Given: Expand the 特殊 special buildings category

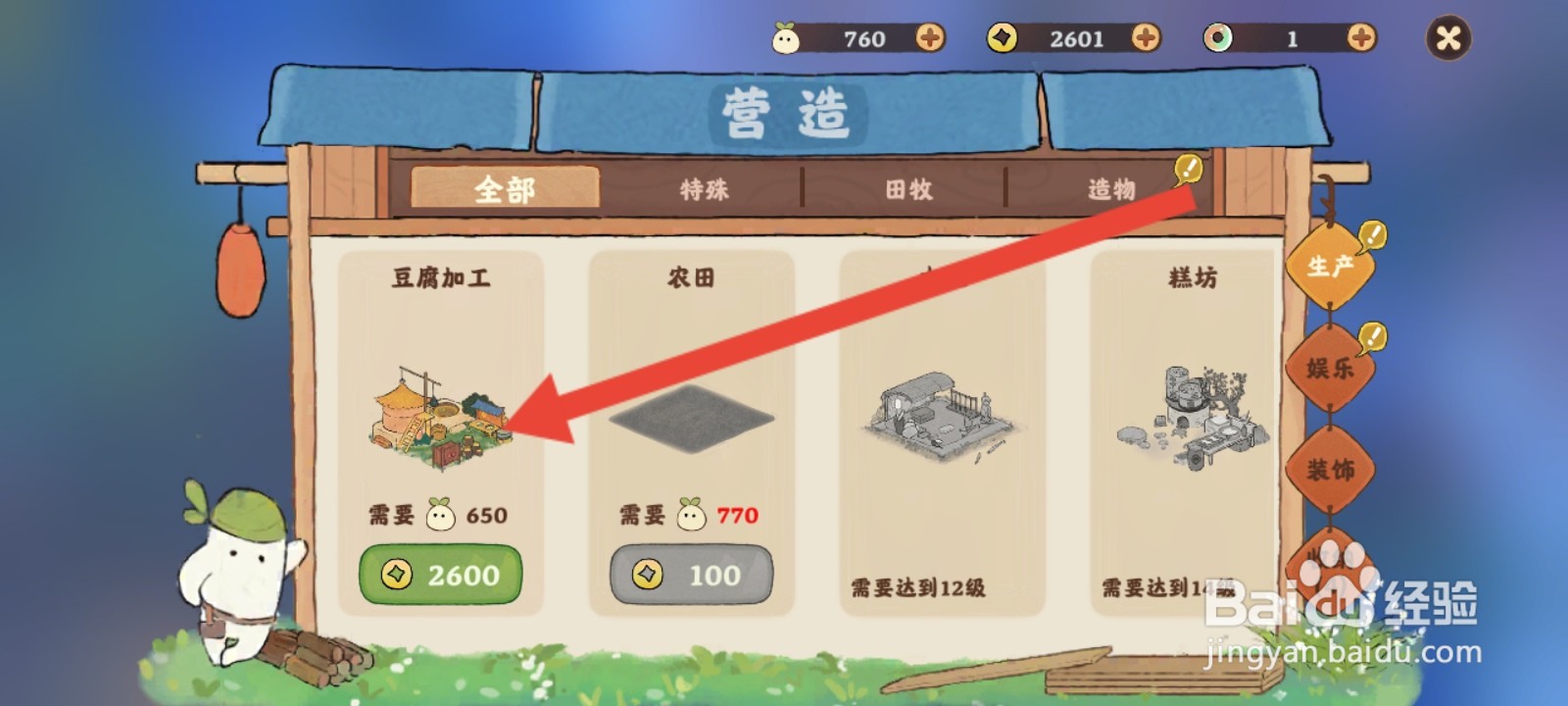Looking at the screenshot, I should pos(704,189).
